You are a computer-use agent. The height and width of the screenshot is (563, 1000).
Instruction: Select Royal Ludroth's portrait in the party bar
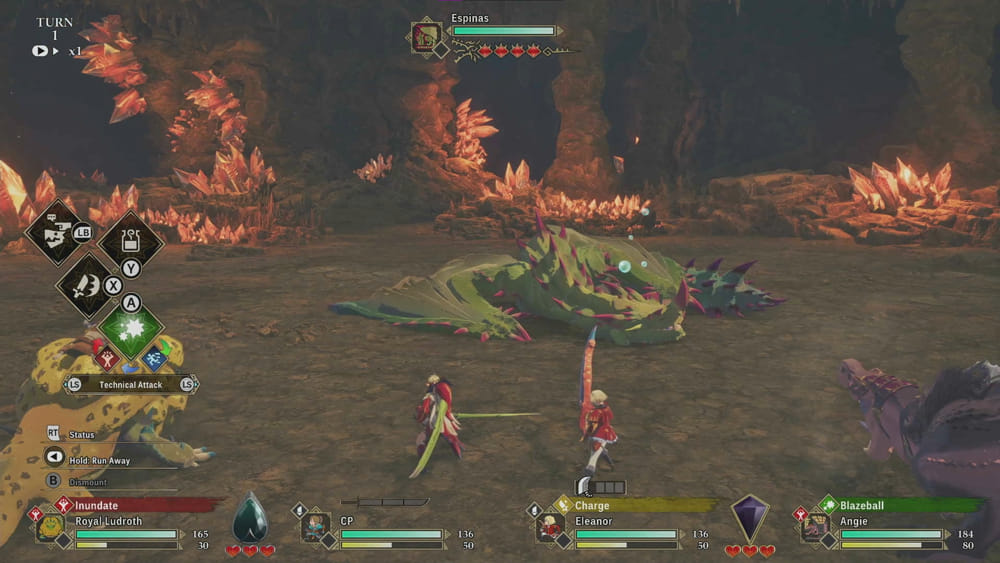tap(50, 528)
